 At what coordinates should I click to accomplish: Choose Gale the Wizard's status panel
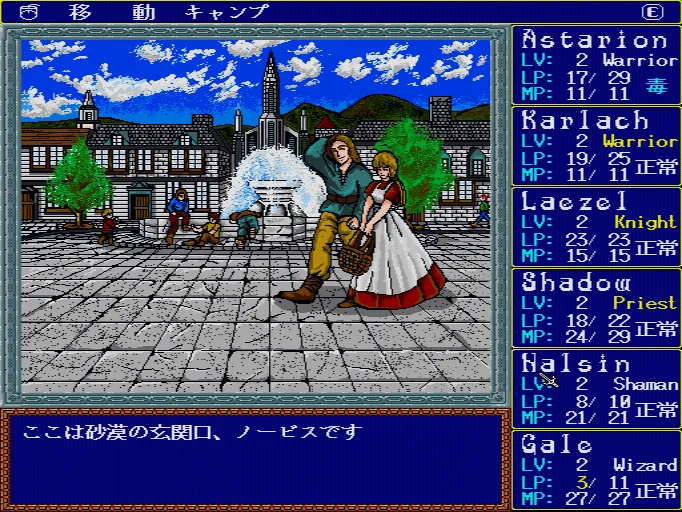tap(597, 469)
